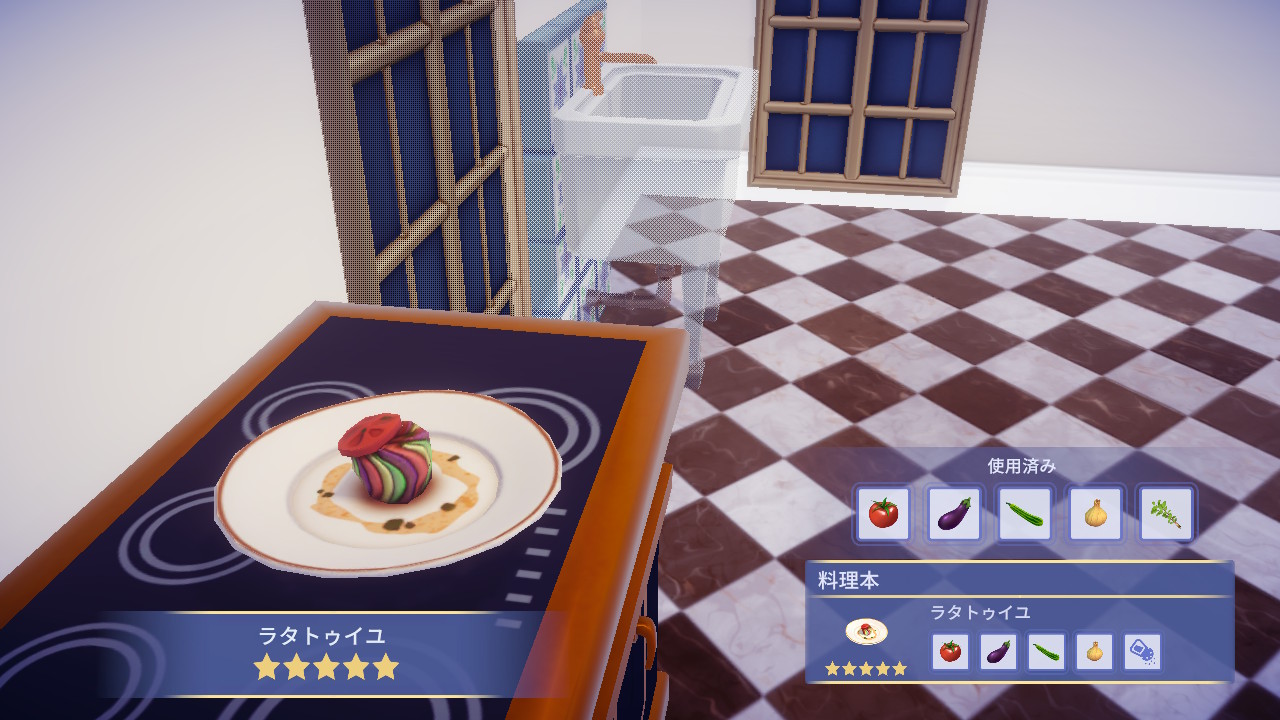
Task: Click the tomato ingredient in the 料理本 recipe
Action: [950, 652]
